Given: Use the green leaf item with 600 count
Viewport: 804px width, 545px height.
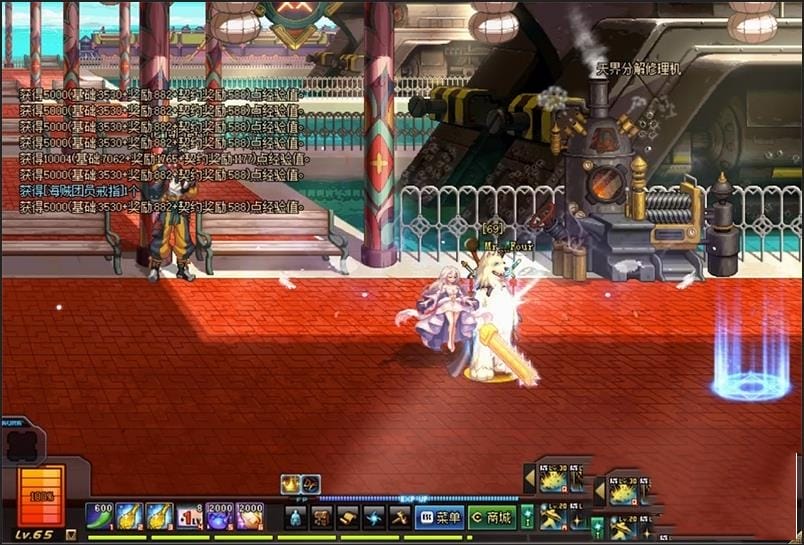Looking at the screenshot, I should [x=99, y=516].
